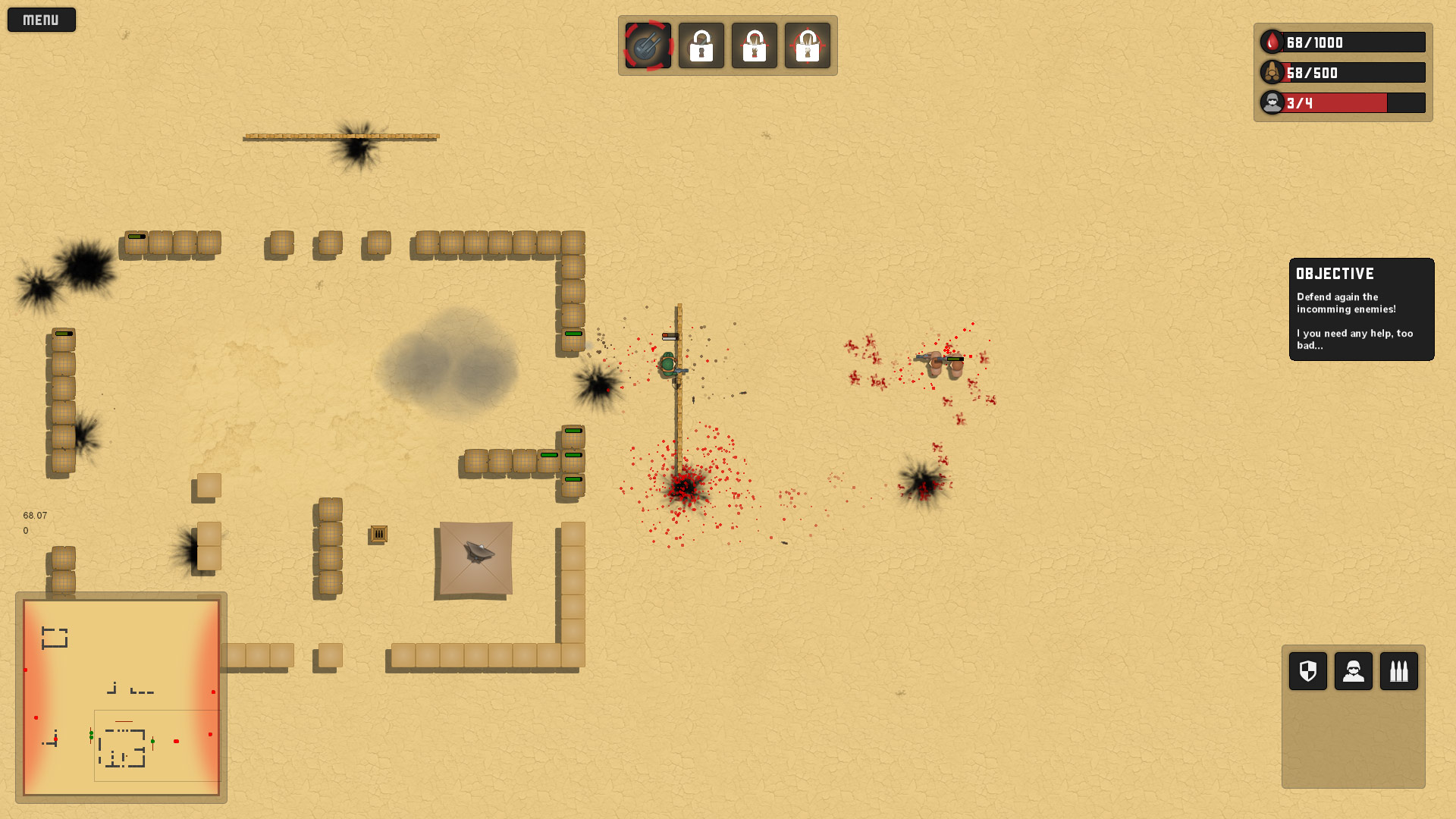The image size is (1456, 819).
Task: Click the small wooden supply crate
Action: (378, 535)
